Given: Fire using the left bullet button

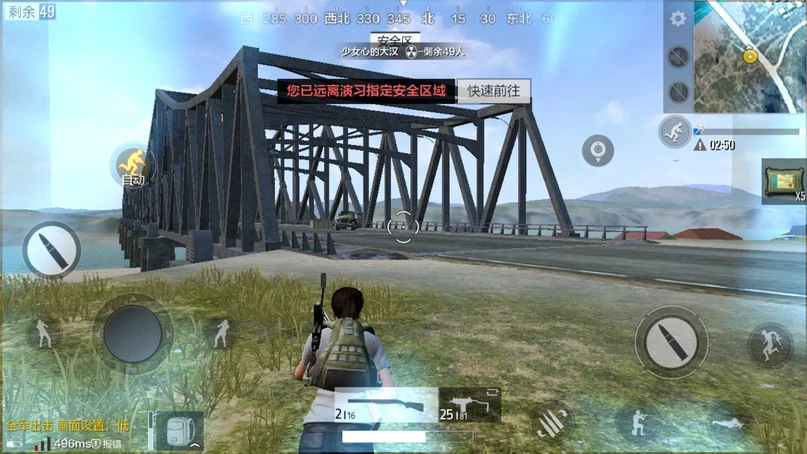Looking at the screenshot, I should [x=51, y=249].
